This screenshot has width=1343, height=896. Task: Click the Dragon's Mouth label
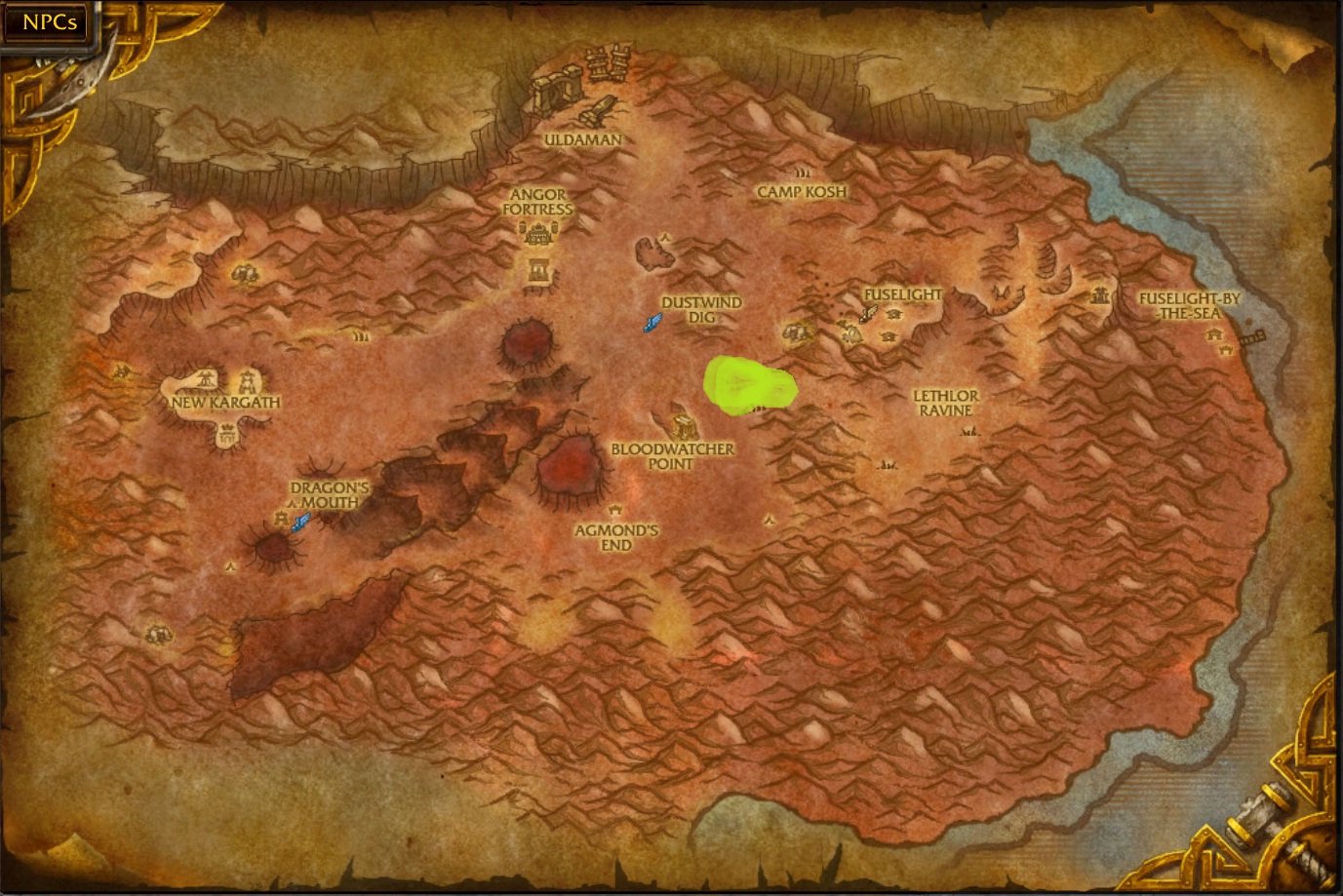(x=329, y=492)
